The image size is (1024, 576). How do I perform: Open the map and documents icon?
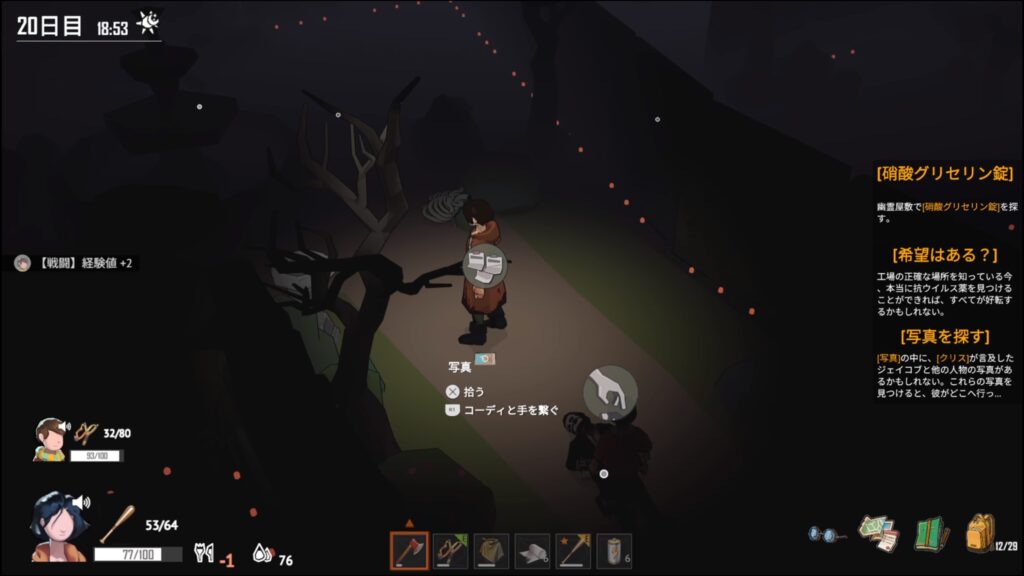[879, 533]
